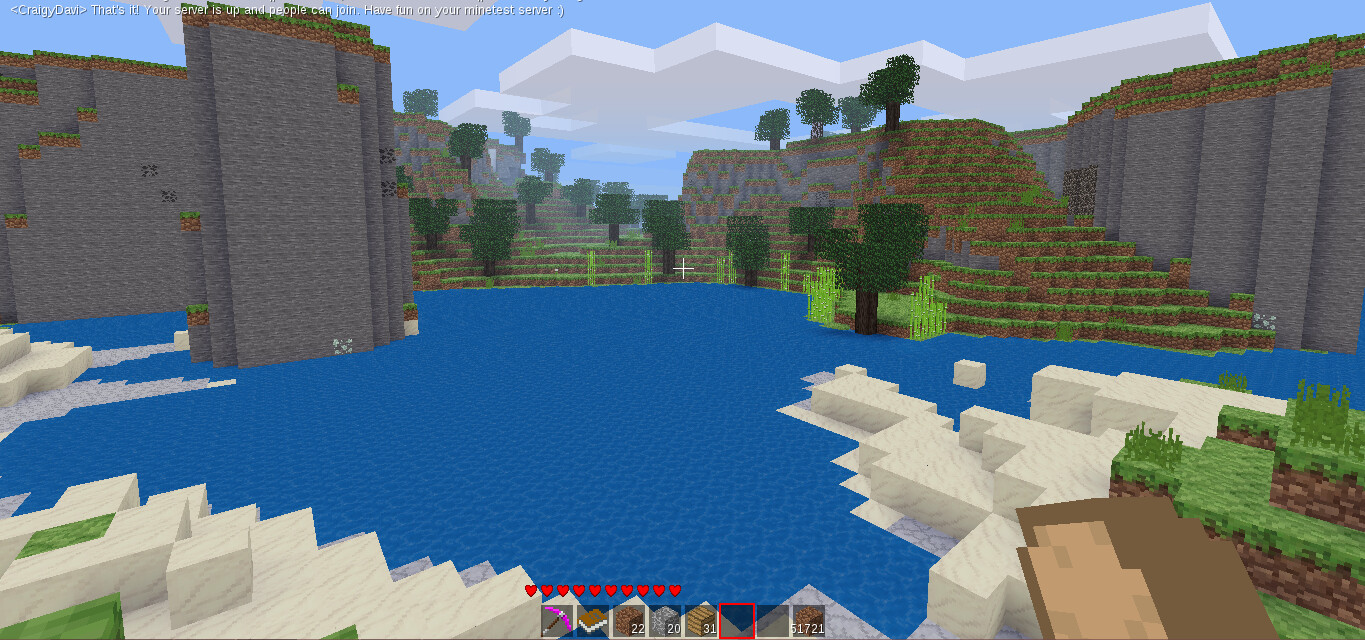The height and width of the screenshot is (640, 1365).
Task: Select the book item in the hotbar
Action: coord(593,621)
